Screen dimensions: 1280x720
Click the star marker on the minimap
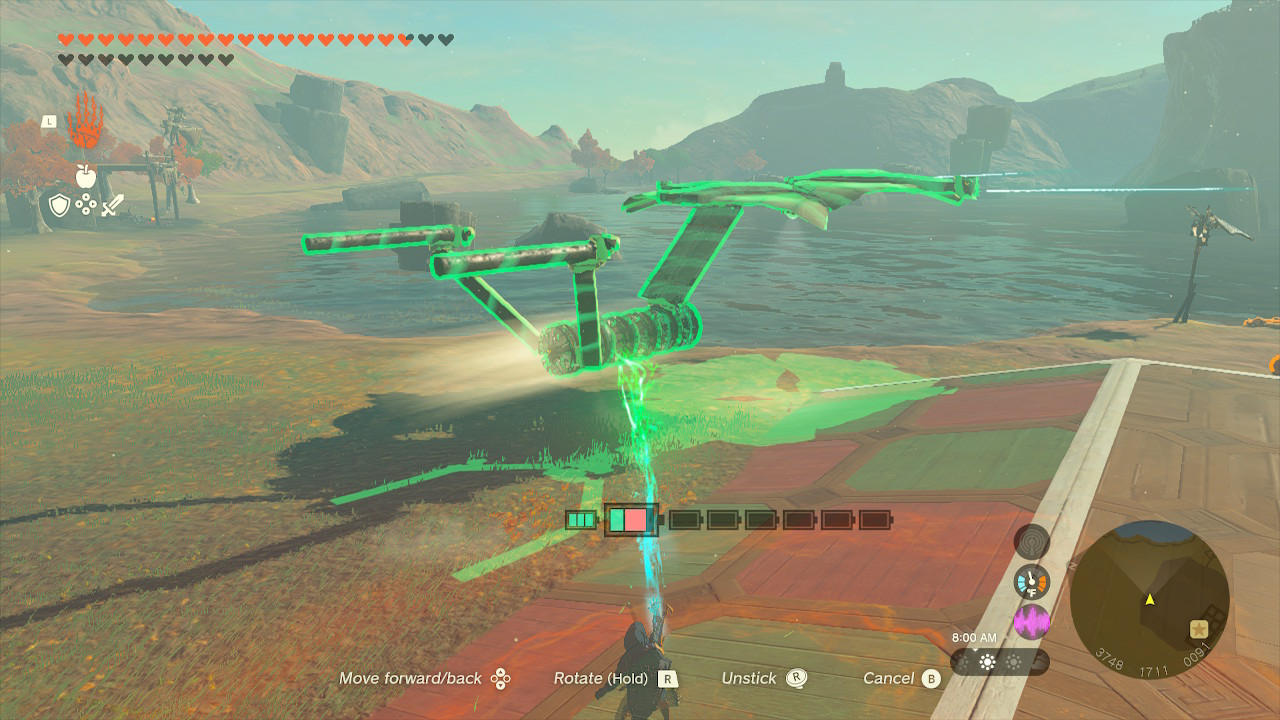[1198, 630]
